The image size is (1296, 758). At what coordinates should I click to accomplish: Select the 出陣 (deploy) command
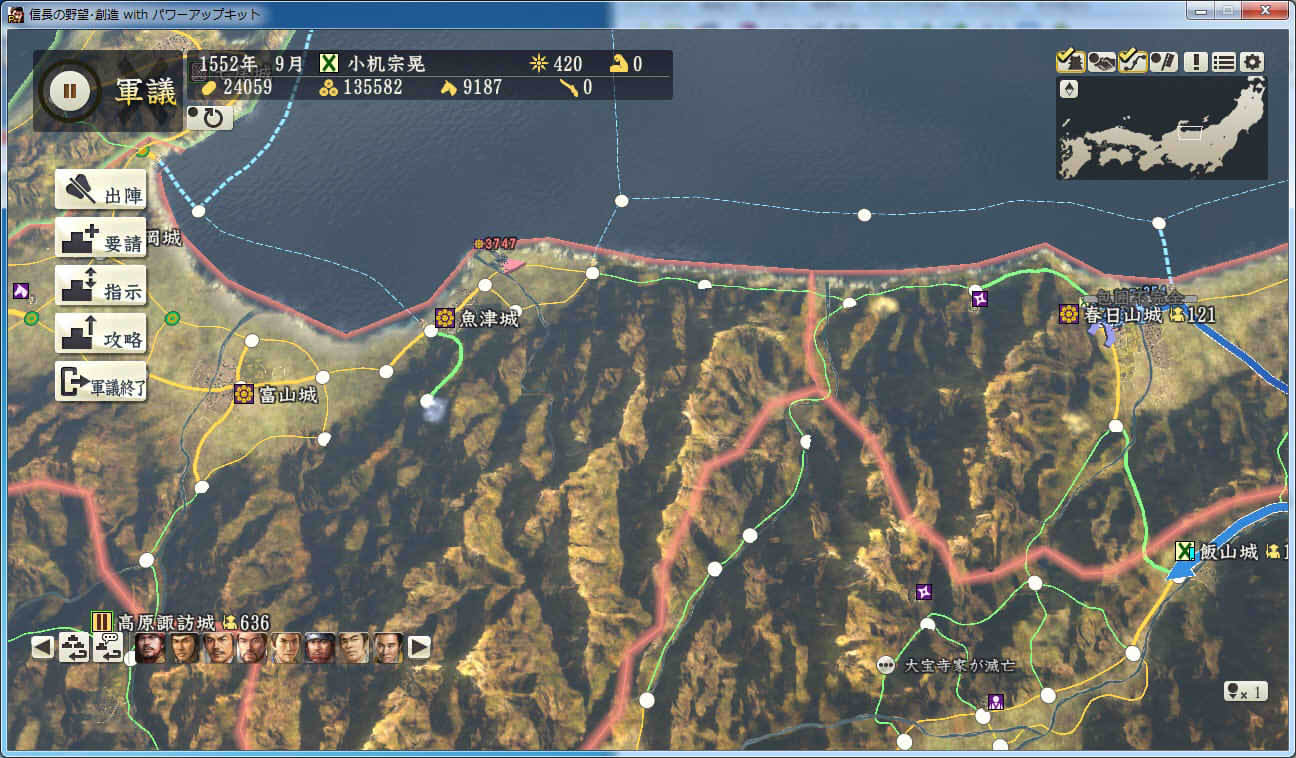coord(100,190)
